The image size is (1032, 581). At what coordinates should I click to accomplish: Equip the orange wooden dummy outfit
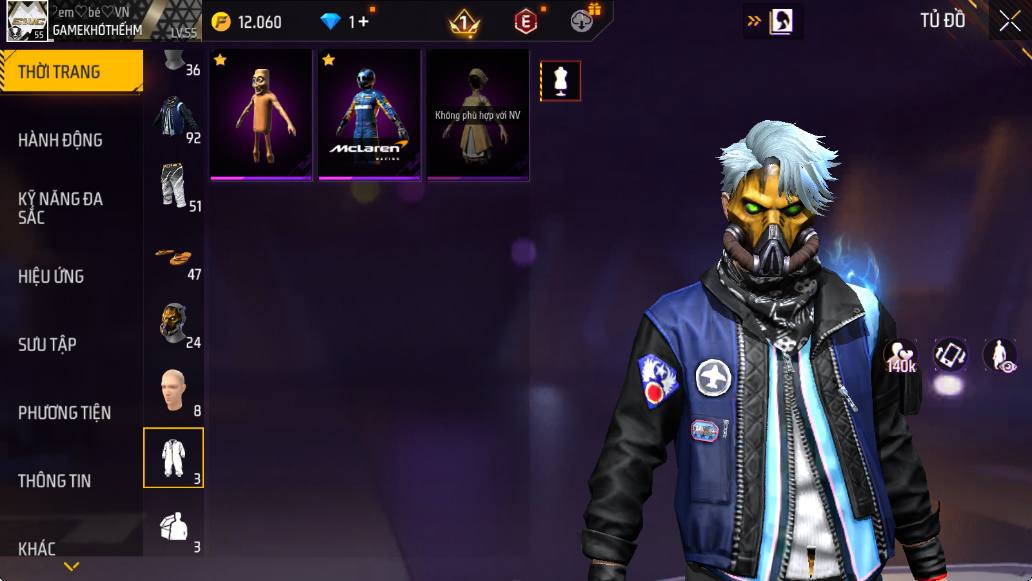tap(261, 114)
